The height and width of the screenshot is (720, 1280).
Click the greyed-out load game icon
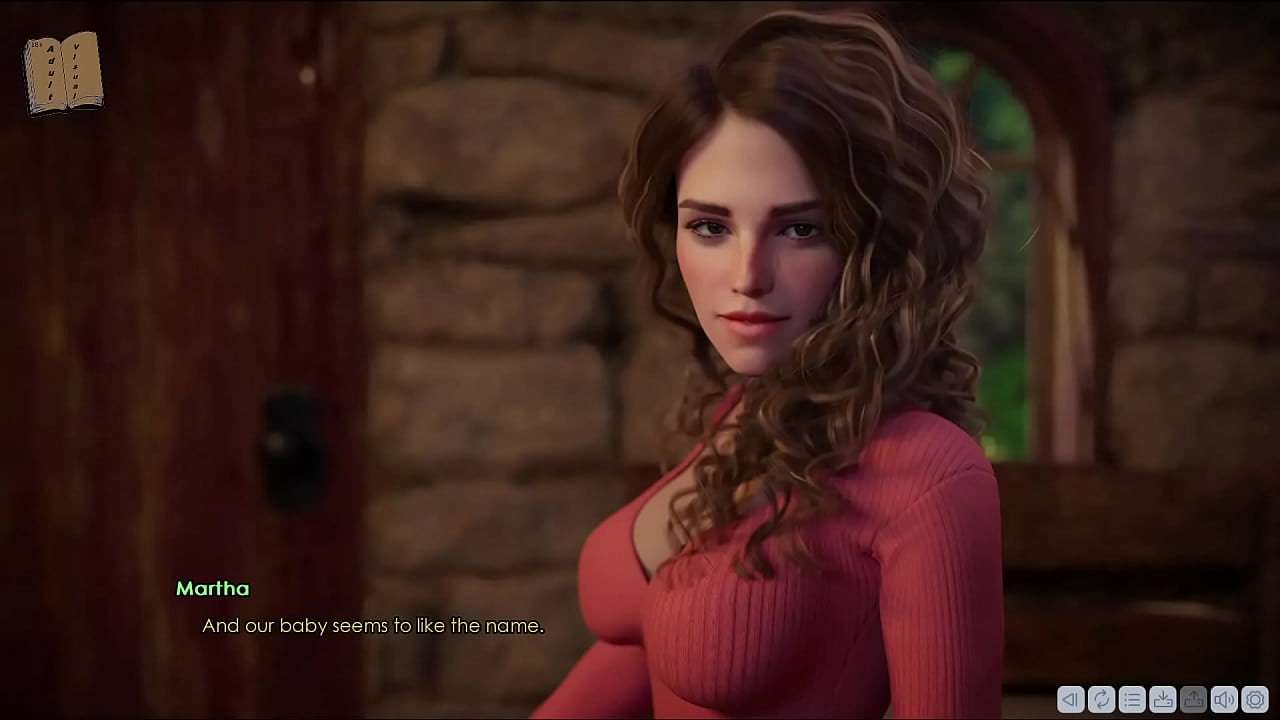coord(1194,699)
